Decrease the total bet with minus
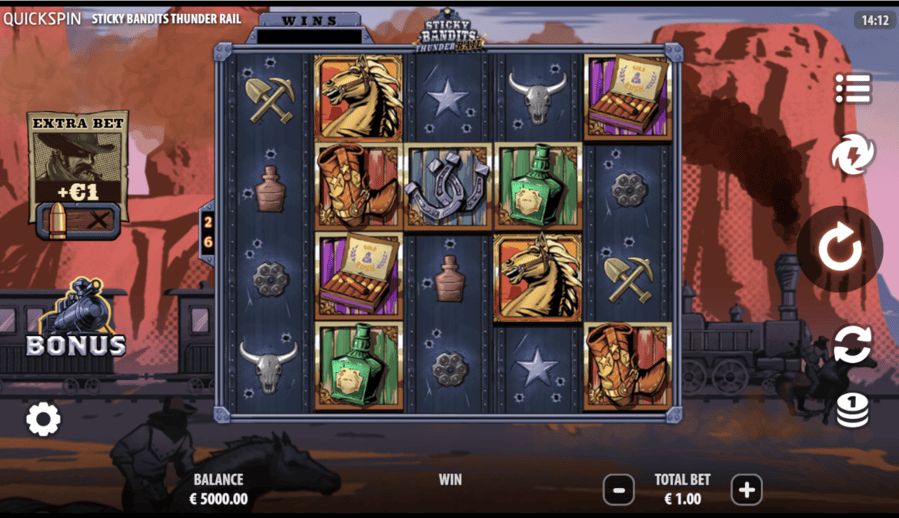The height and width of the screenshot is (518, 899). (619, 490)
